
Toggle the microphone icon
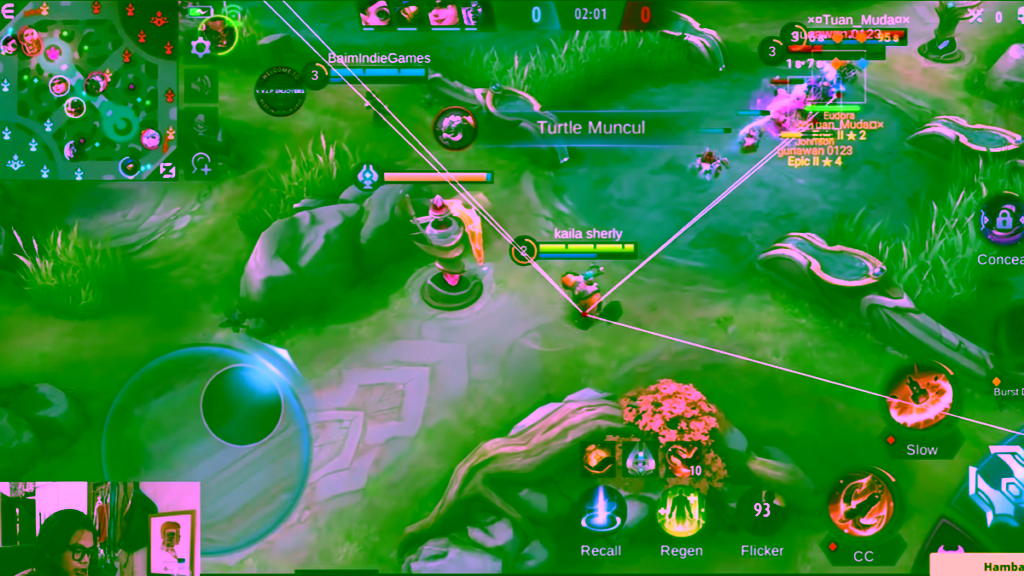tap(201, 125)
